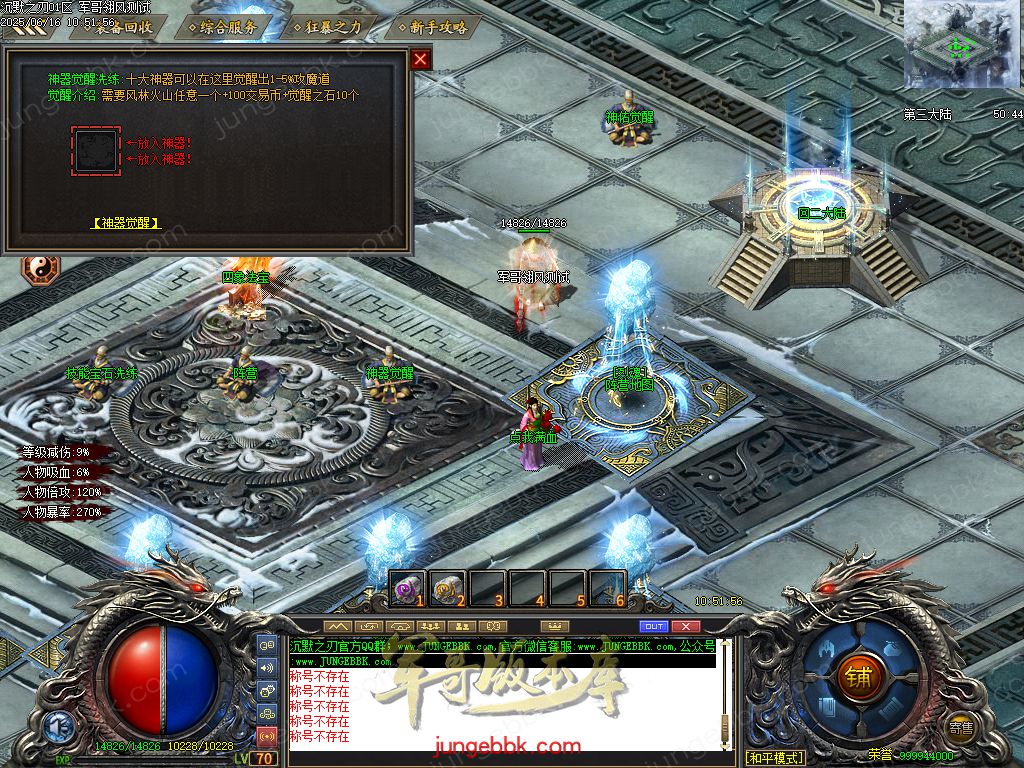Open the 寄售 consignment button
Screen dimensions: 1024x768
[961, 727]
